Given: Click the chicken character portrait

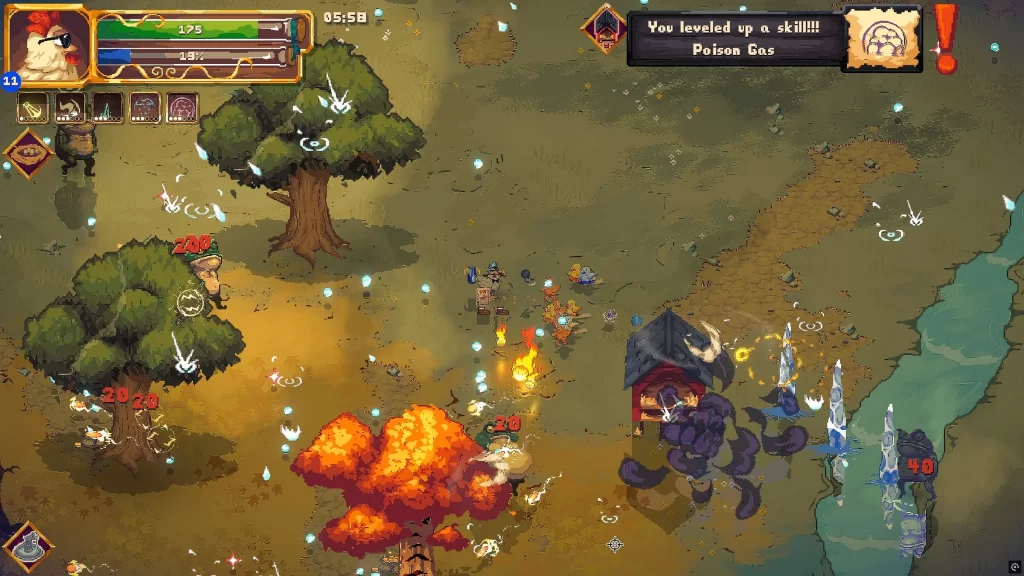Looking at the screenshot, I should coord(46,45).
